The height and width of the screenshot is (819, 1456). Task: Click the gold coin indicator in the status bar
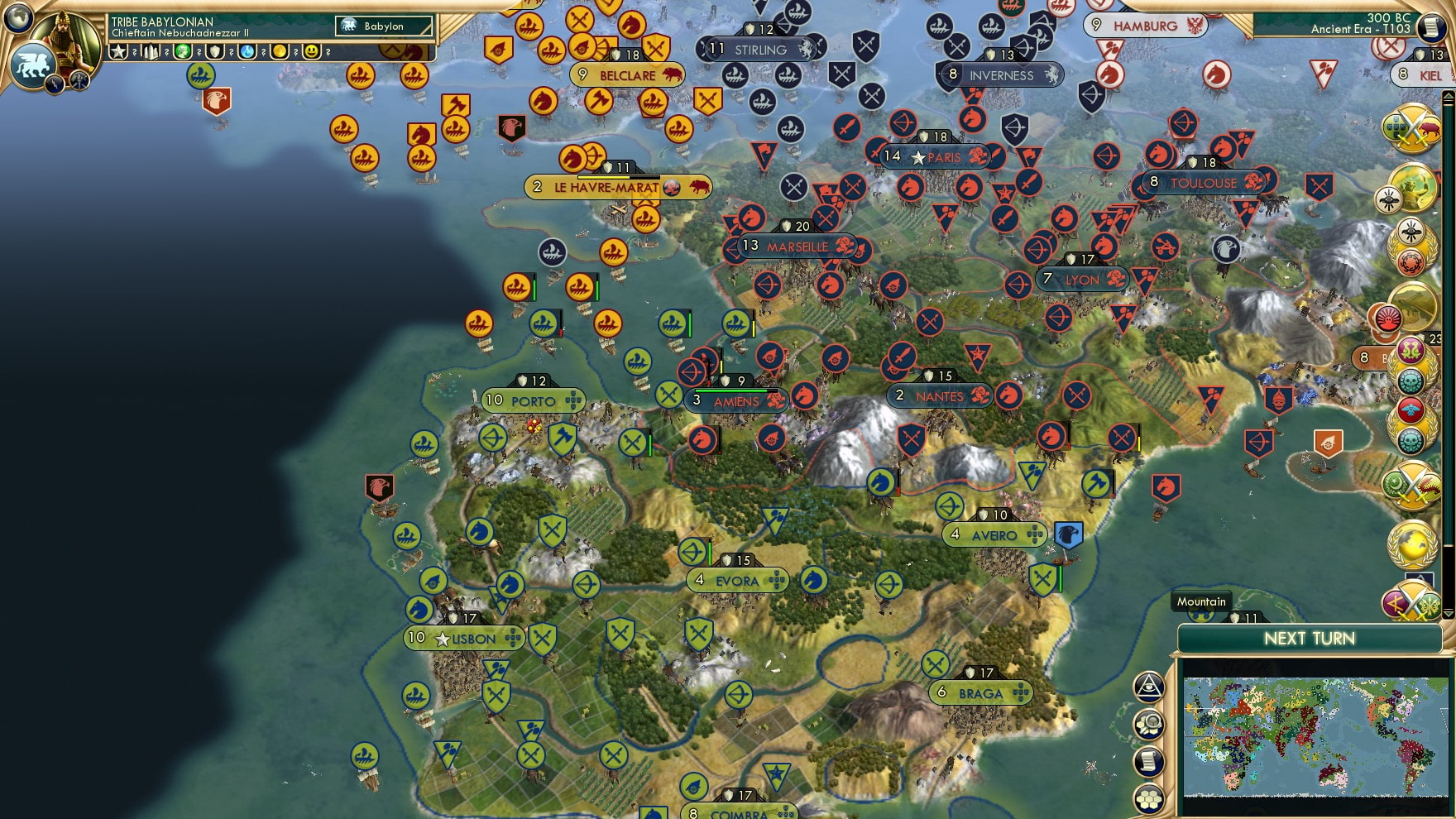click(280, 52)
